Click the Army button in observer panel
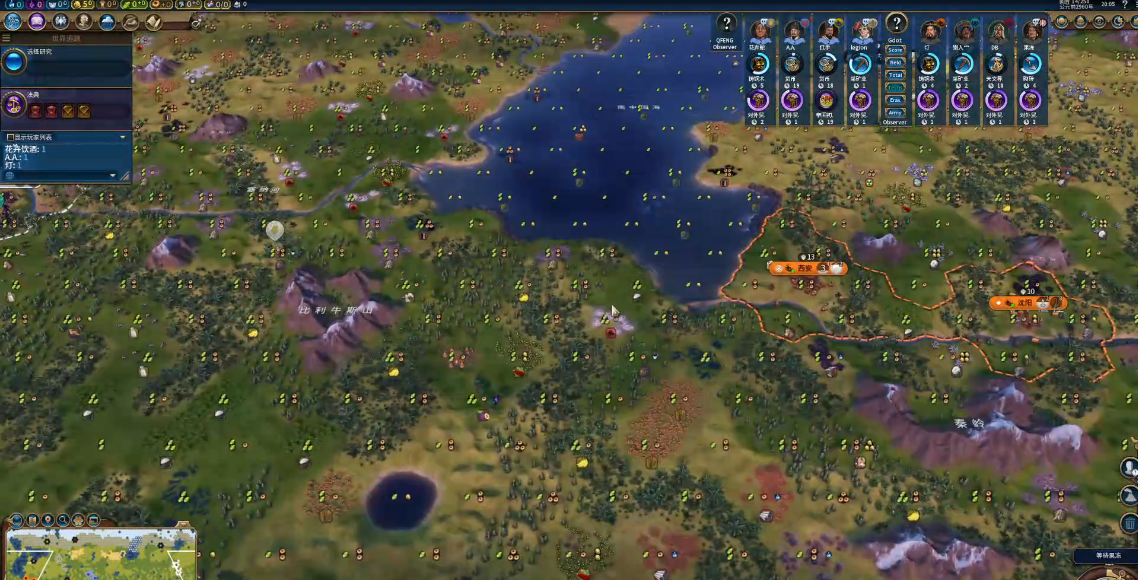Viewport: 1138px width, 580px height. point(895,113)
